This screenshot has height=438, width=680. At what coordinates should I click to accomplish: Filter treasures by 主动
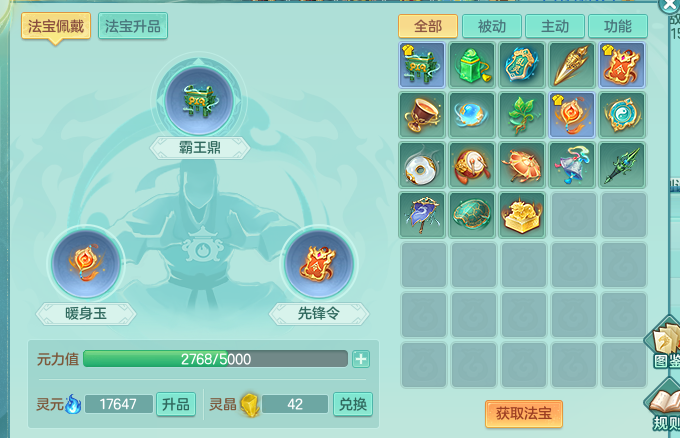pos(554,26)
